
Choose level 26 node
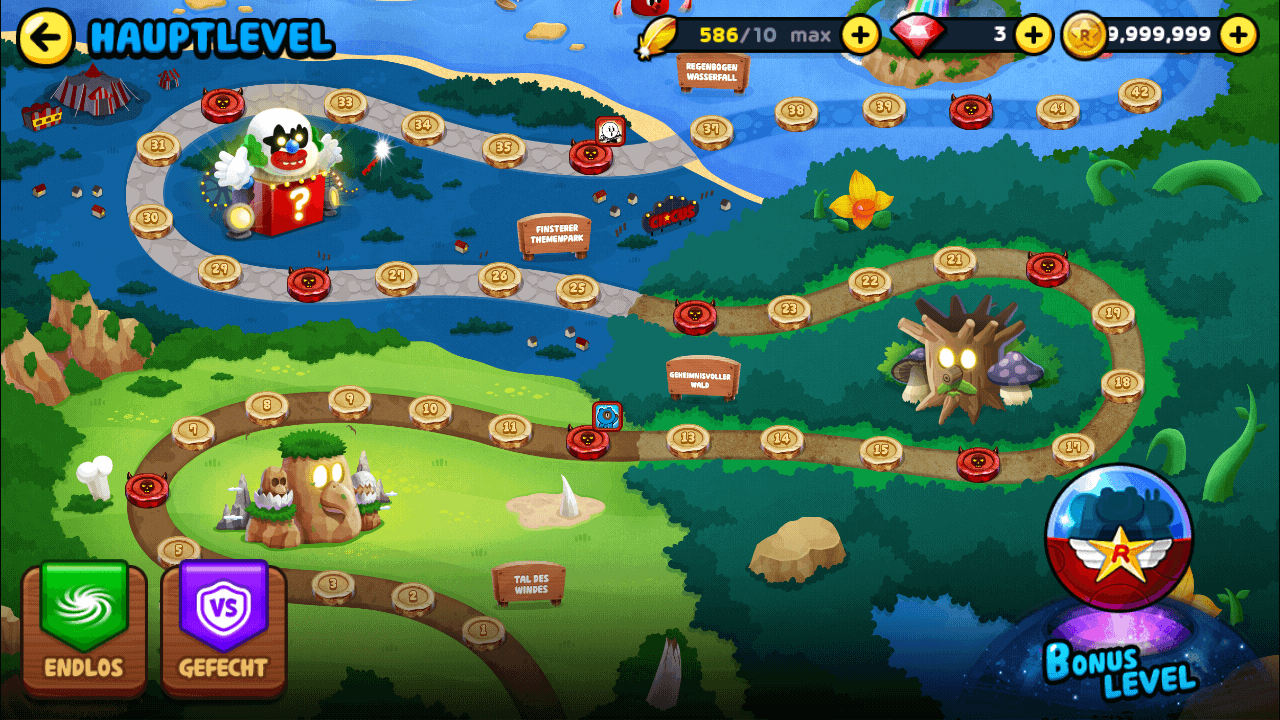coord(500,277)
